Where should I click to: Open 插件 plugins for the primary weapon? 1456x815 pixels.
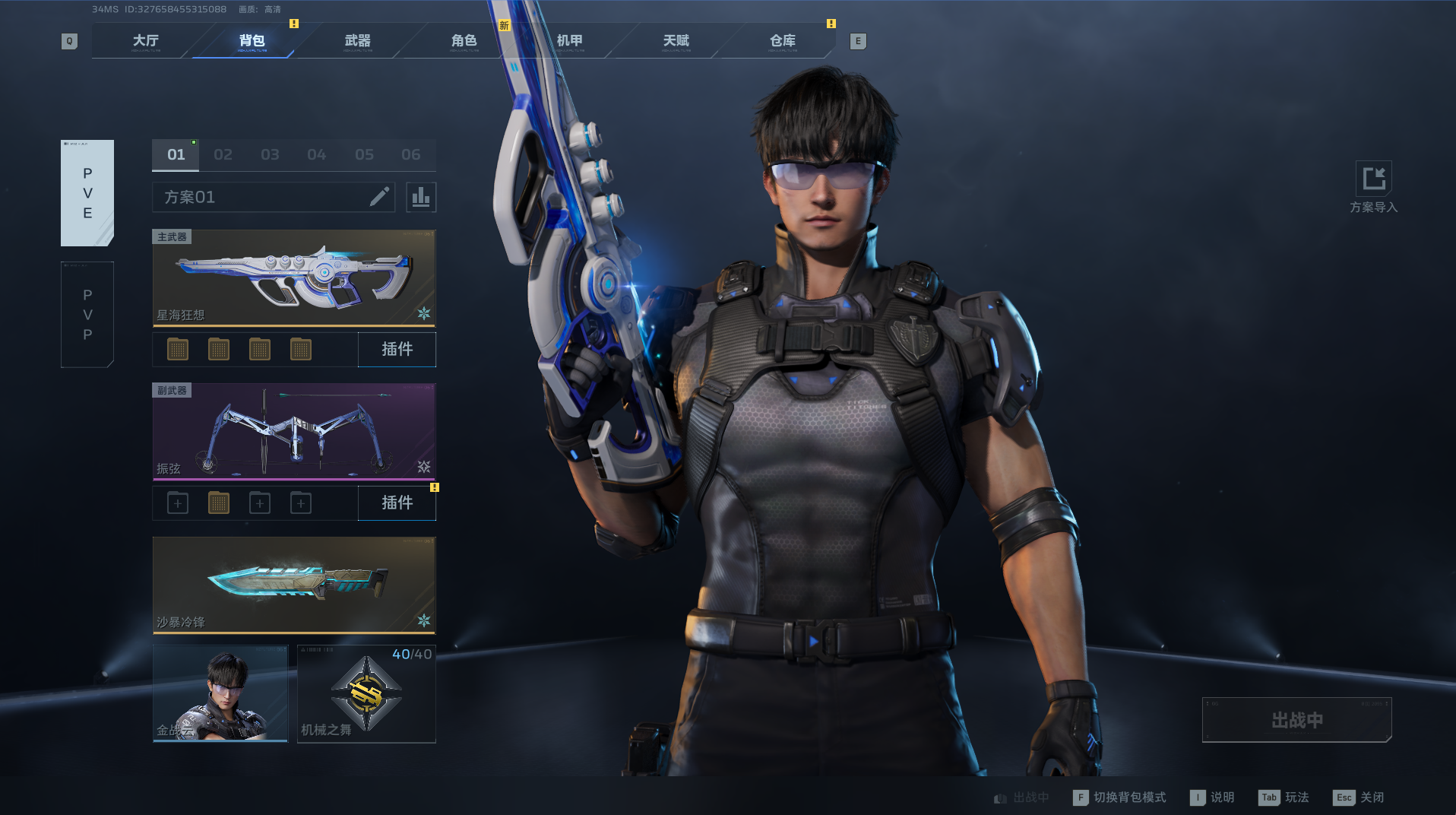pyautogui.click(x=397, y=350)
